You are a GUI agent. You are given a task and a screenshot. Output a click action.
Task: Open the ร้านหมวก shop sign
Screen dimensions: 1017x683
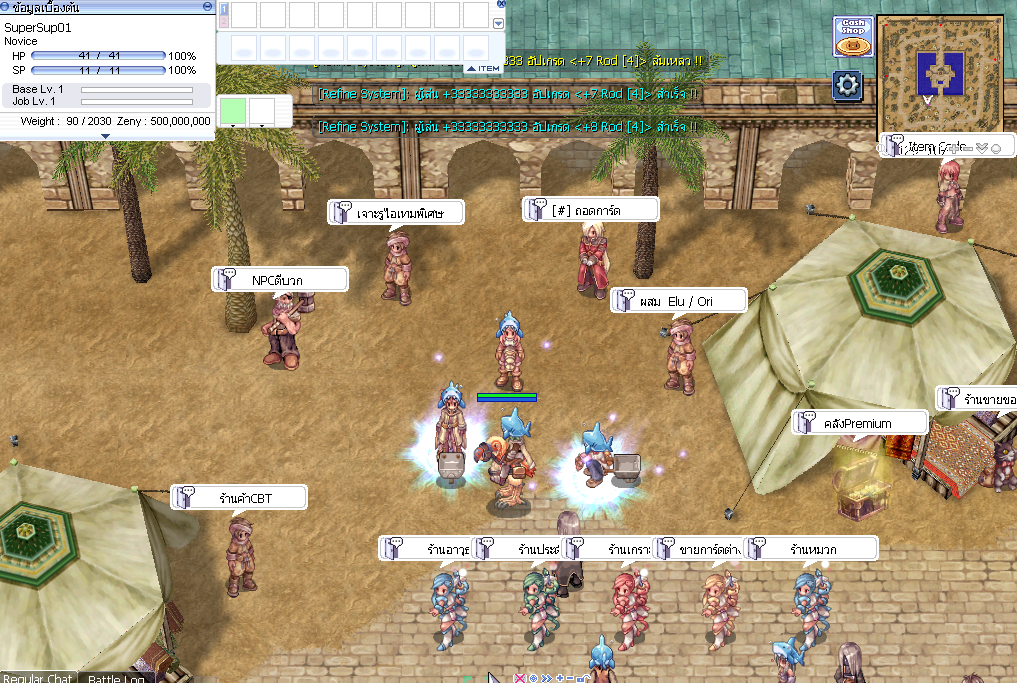click(x=812, y=549)
